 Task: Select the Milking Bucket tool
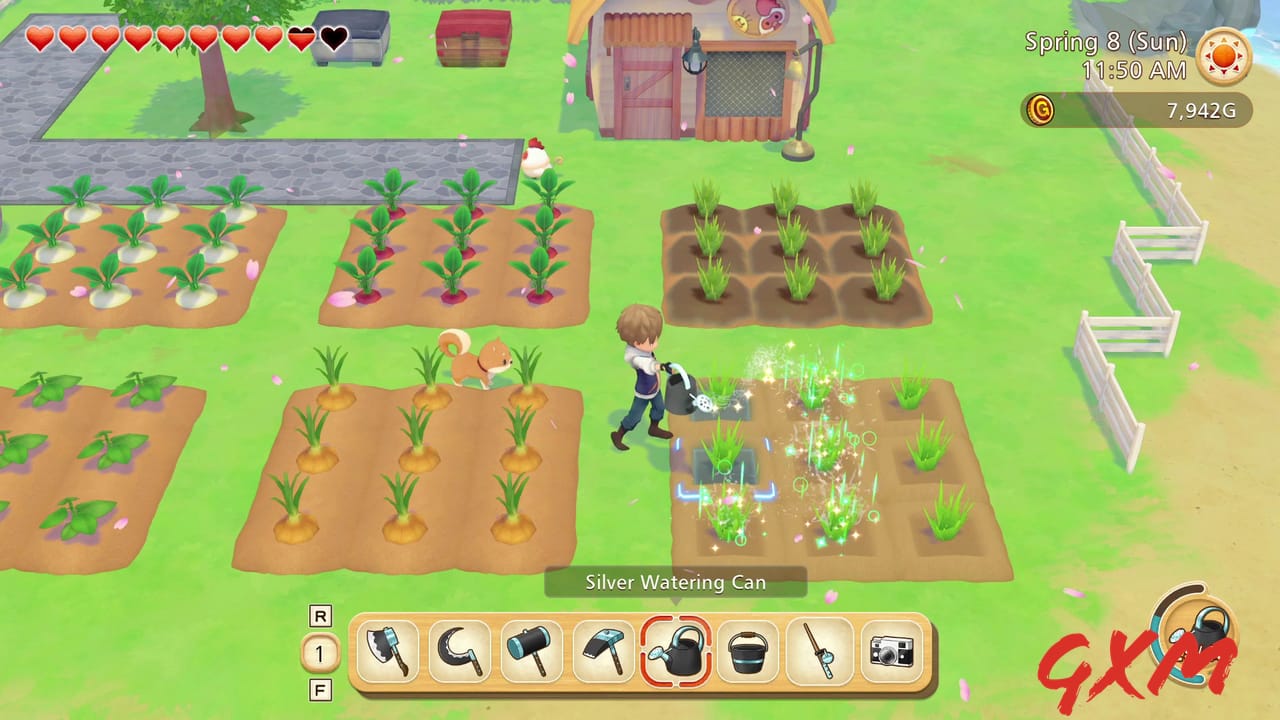[748, 652]
